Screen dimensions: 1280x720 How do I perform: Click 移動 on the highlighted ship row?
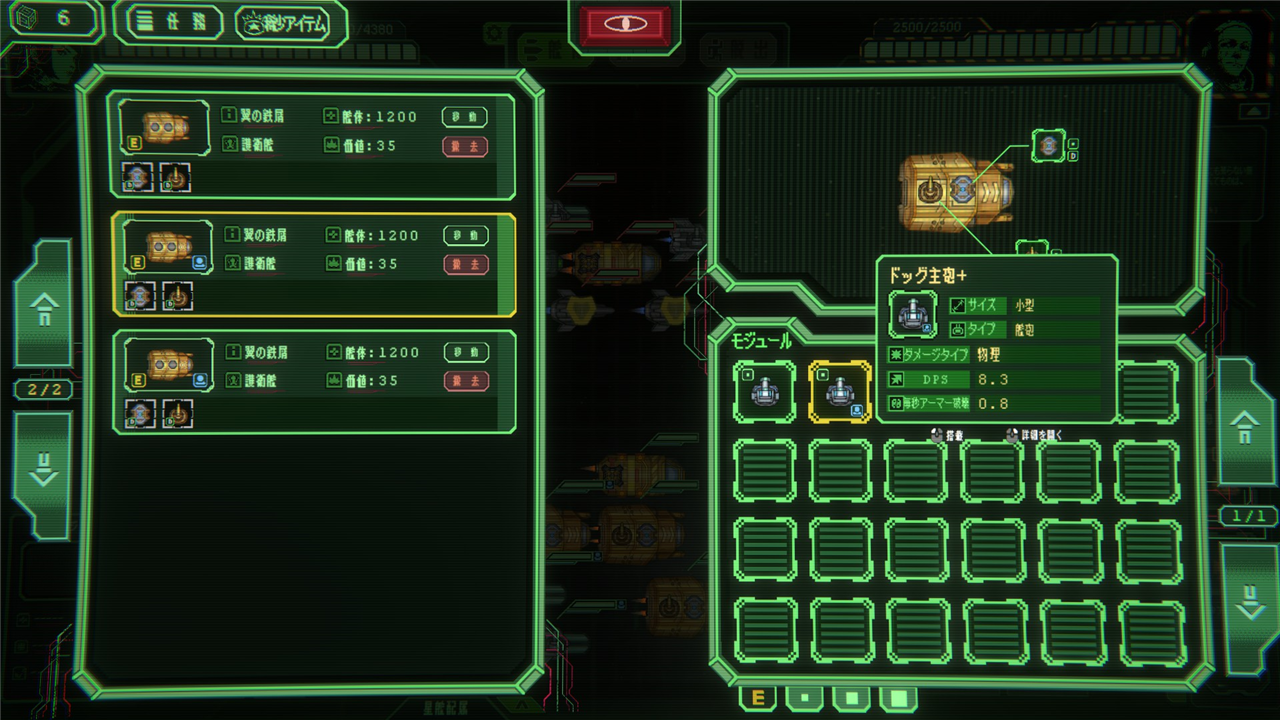tap(465, 235)
